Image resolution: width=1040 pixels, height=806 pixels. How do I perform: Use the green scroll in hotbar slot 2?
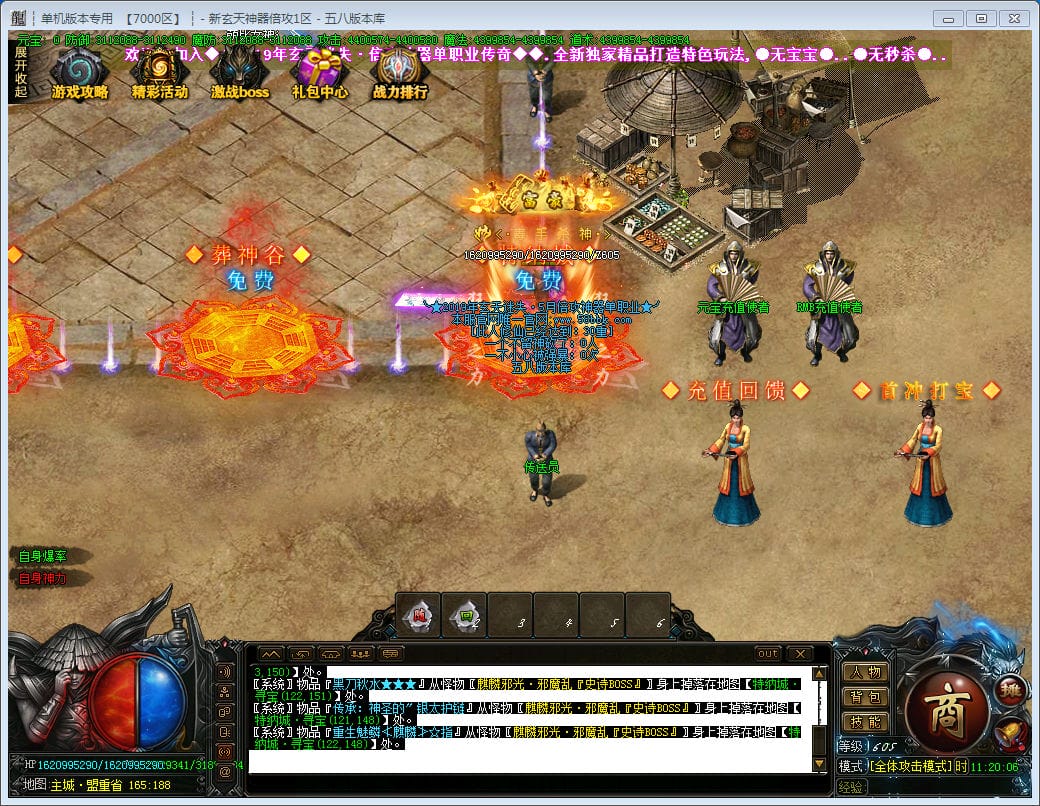click(x=465, y=617)
